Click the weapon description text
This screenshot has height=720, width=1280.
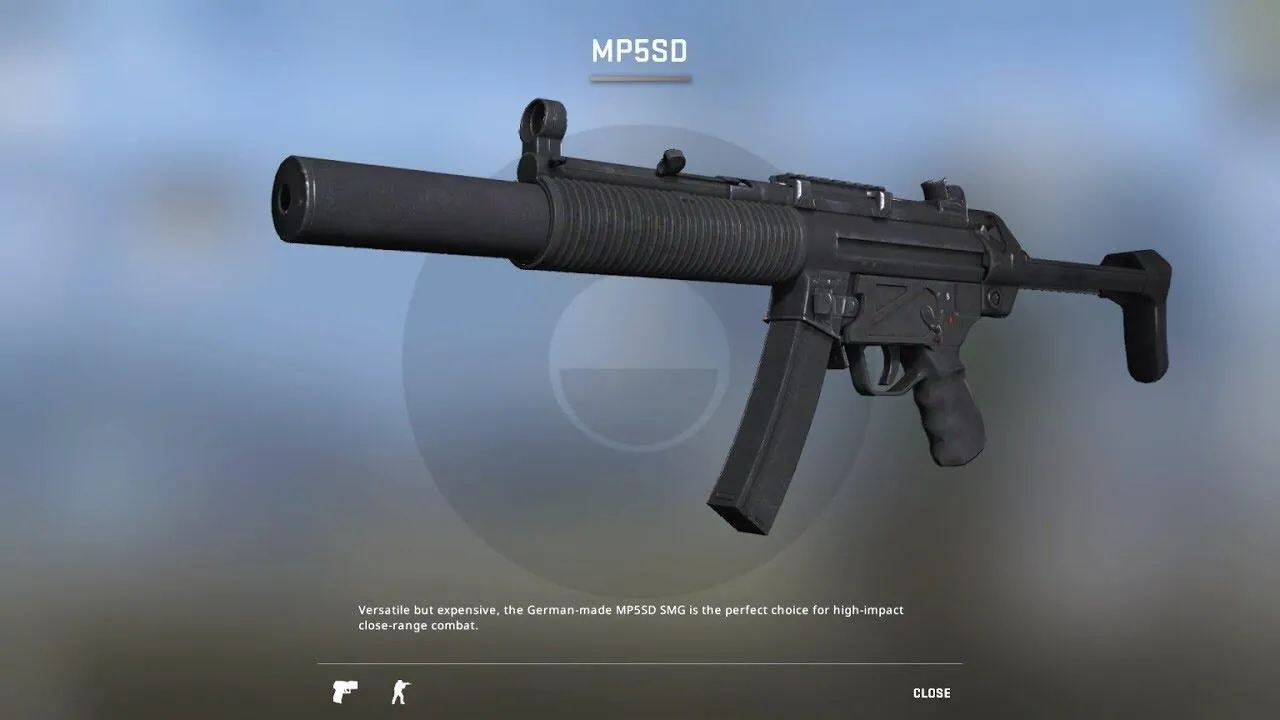(630, 615)
